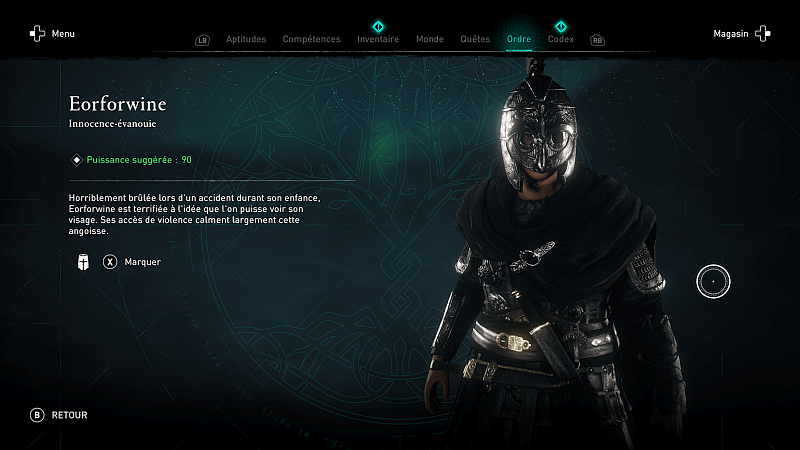Image resolution: width=800 pixels, height=450 pixels.
Task: Show the Quêtes tab
Action: [475, 39]
